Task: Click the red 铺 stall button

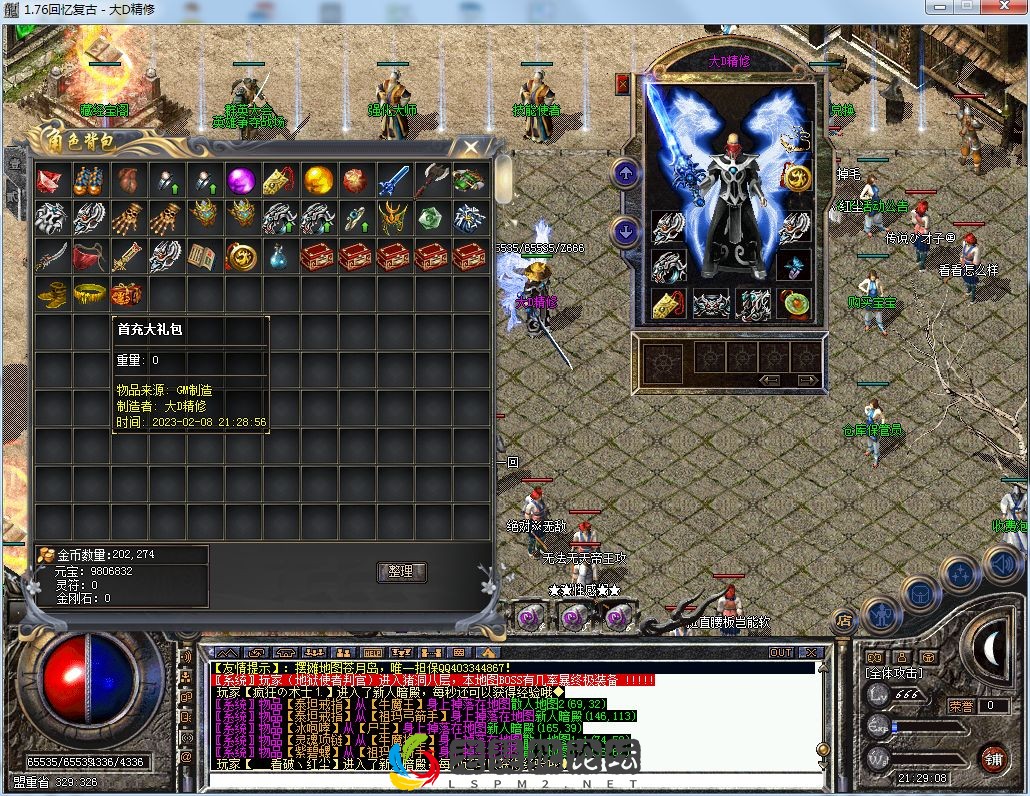Action: click(x=993, y=758)
